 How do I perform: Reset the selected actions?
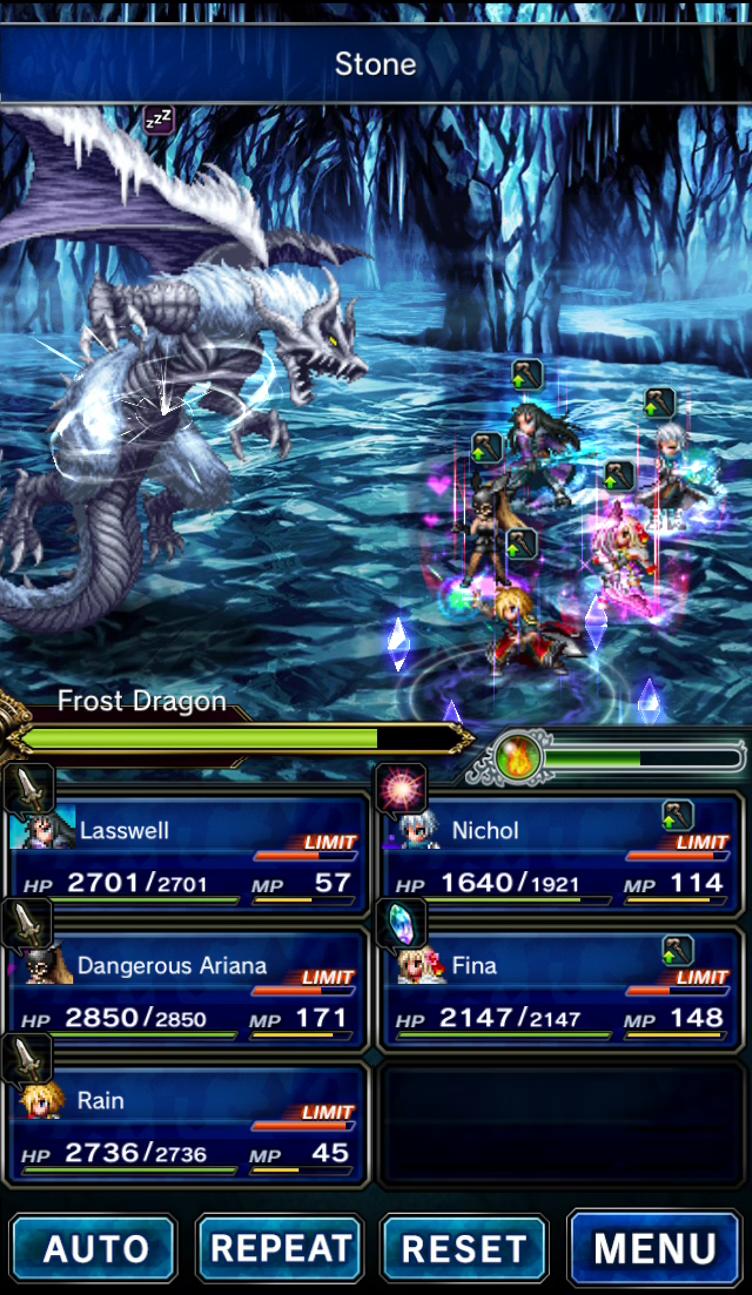tap(465, 1248)
